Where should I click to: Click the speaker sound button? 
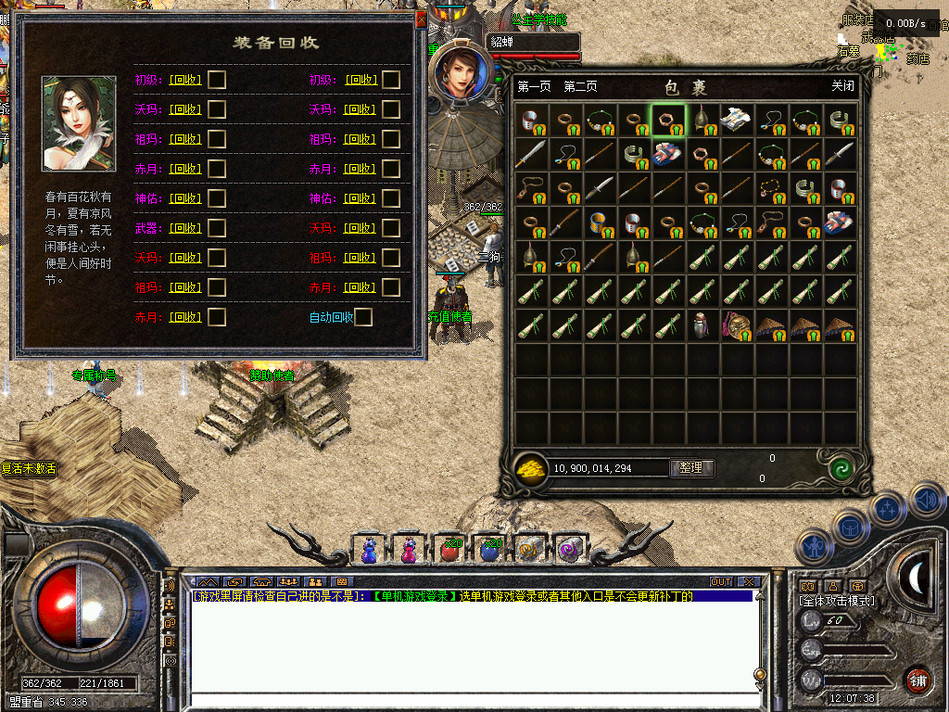pos(925,498)
